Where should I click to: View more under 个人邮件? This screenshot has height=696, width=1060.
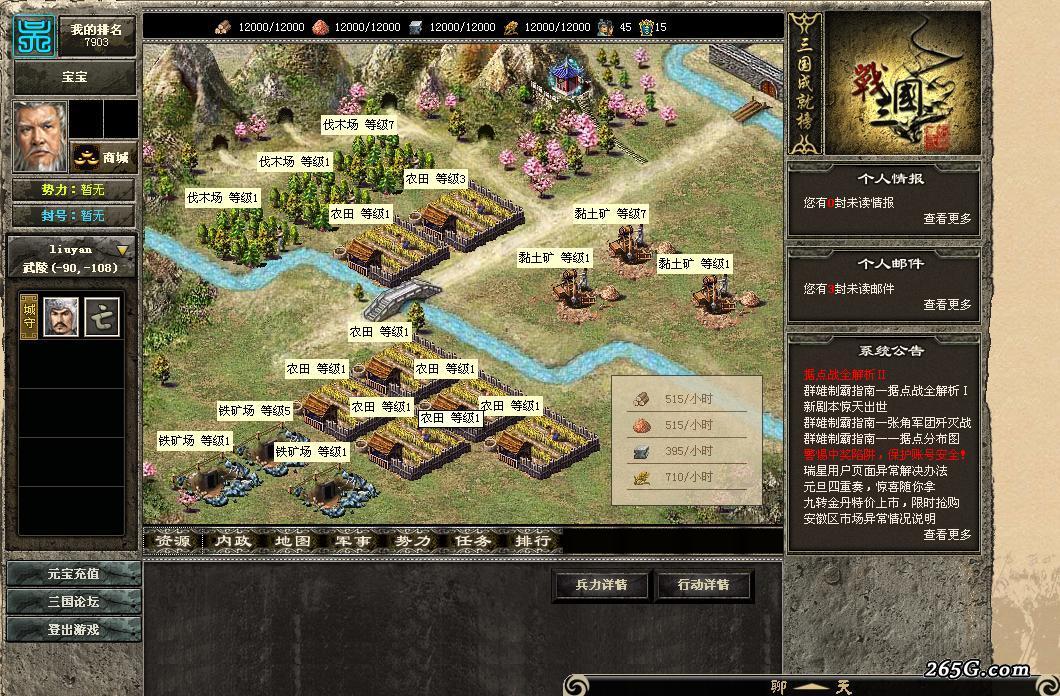point(946,305)
